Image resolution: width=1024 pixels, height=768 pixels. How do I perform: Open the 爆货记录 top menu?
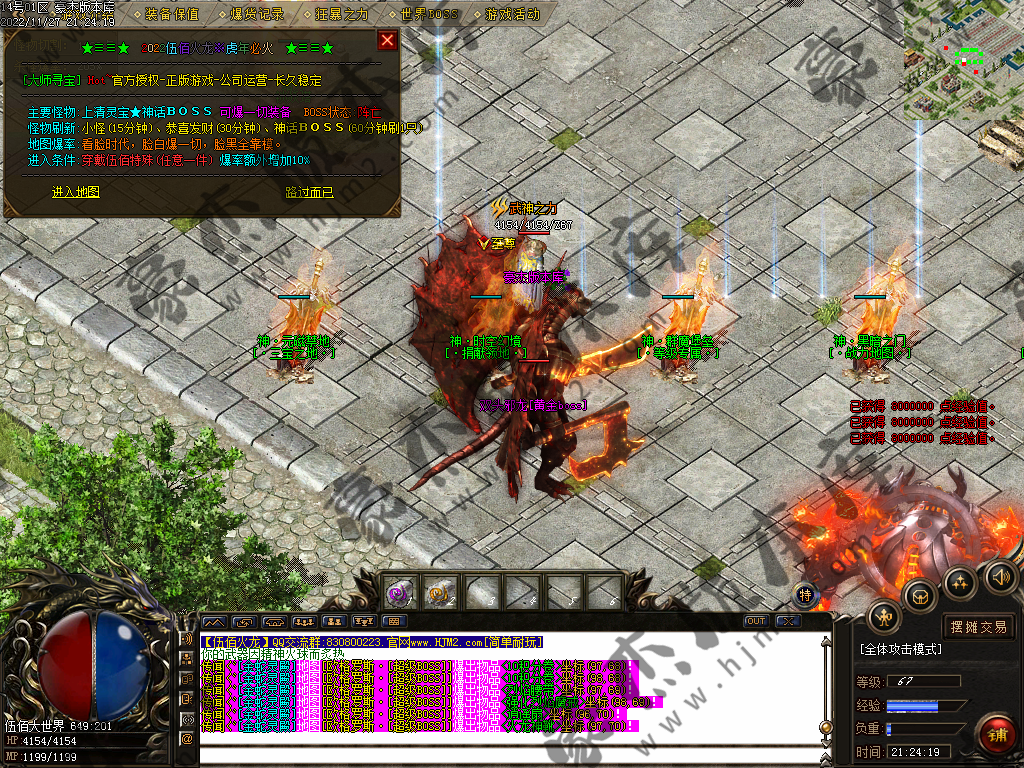[257, 14]
